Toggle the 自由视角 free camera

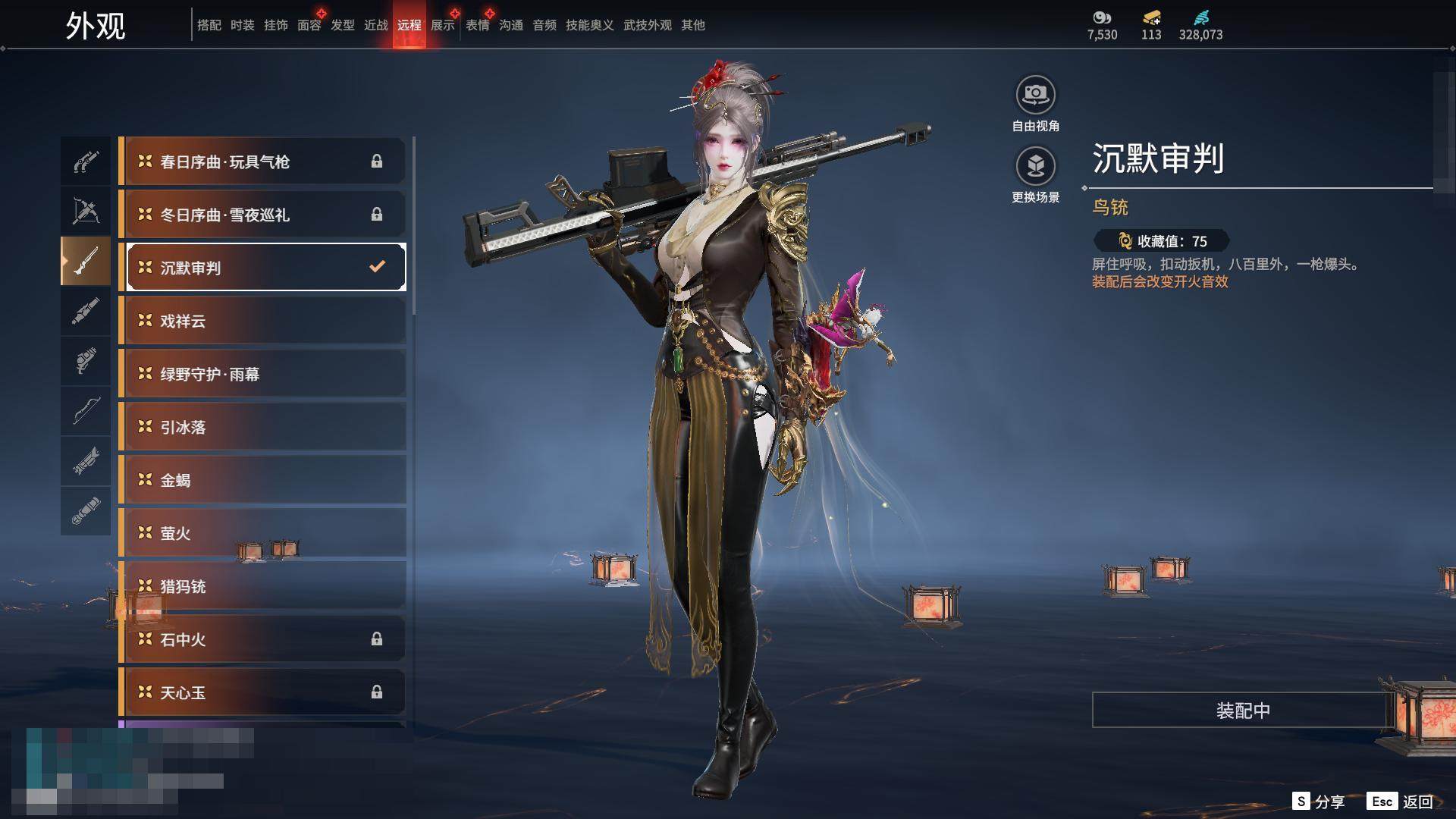pyautogui.click(x=1035, y=95)
